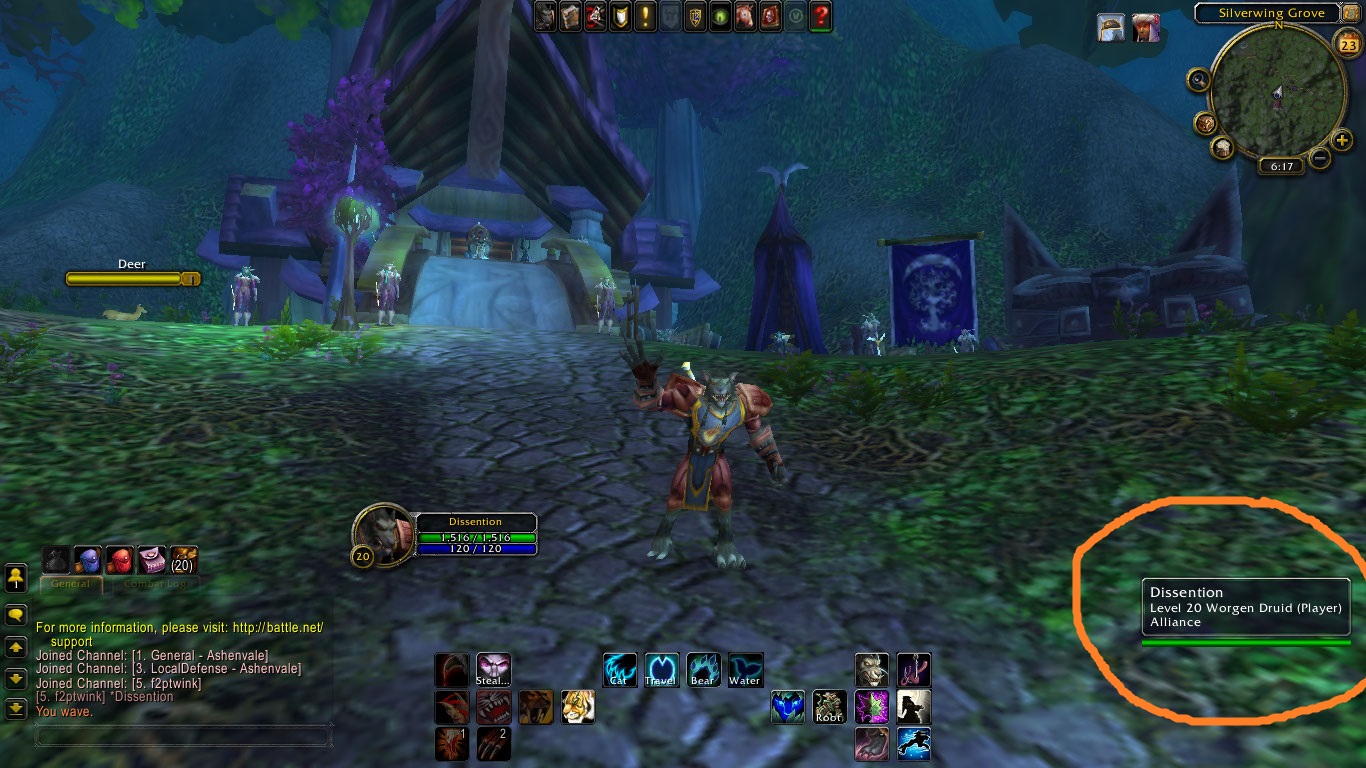Screen dimensions: 1366x768
Task: Open the calendar button showing 23
Action: (1348, 44)
